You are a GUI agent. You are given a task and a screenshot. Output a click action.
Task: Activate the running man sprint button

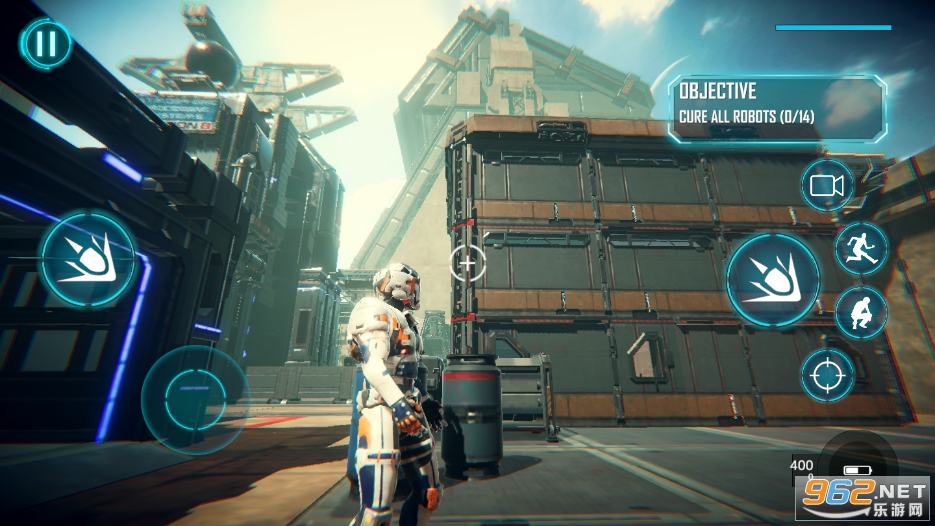click(x=860, y=247)
